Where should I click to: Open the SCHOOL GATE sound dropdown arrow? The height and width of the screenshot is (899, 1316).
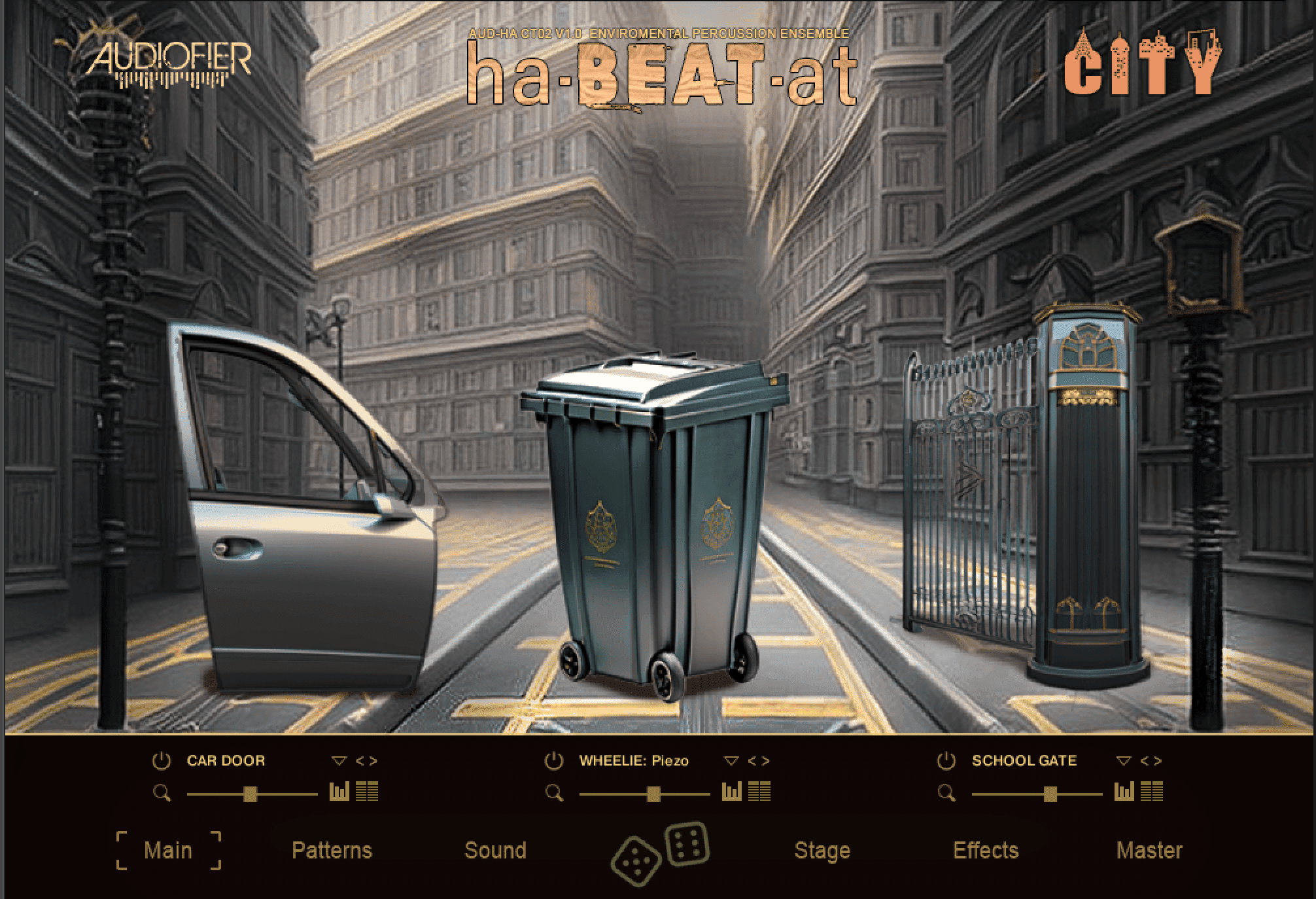pyautogui.click(x=1124, y=761)
